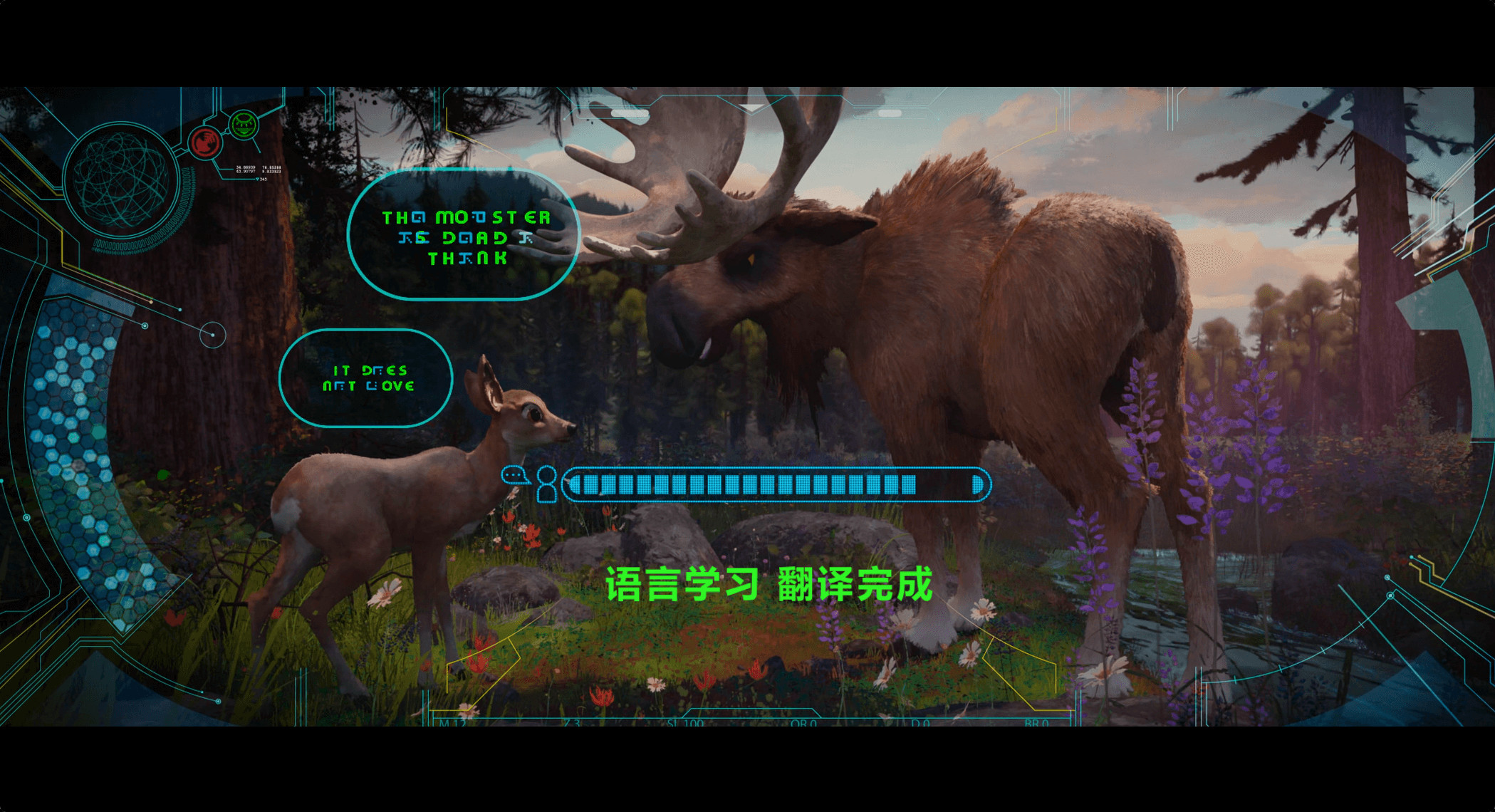Viewport: 1495px width, 812px height.
Task: Open the "The monster is dead" translation bubble
Action: pyautogui.click(x=464, y=236)
